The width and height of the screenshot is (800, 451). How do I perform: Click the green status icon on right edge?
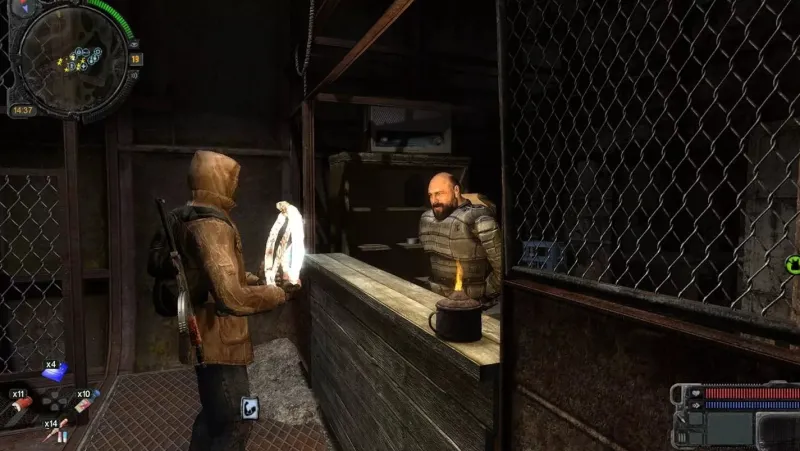pyautogui.click(x=793, y=265)
